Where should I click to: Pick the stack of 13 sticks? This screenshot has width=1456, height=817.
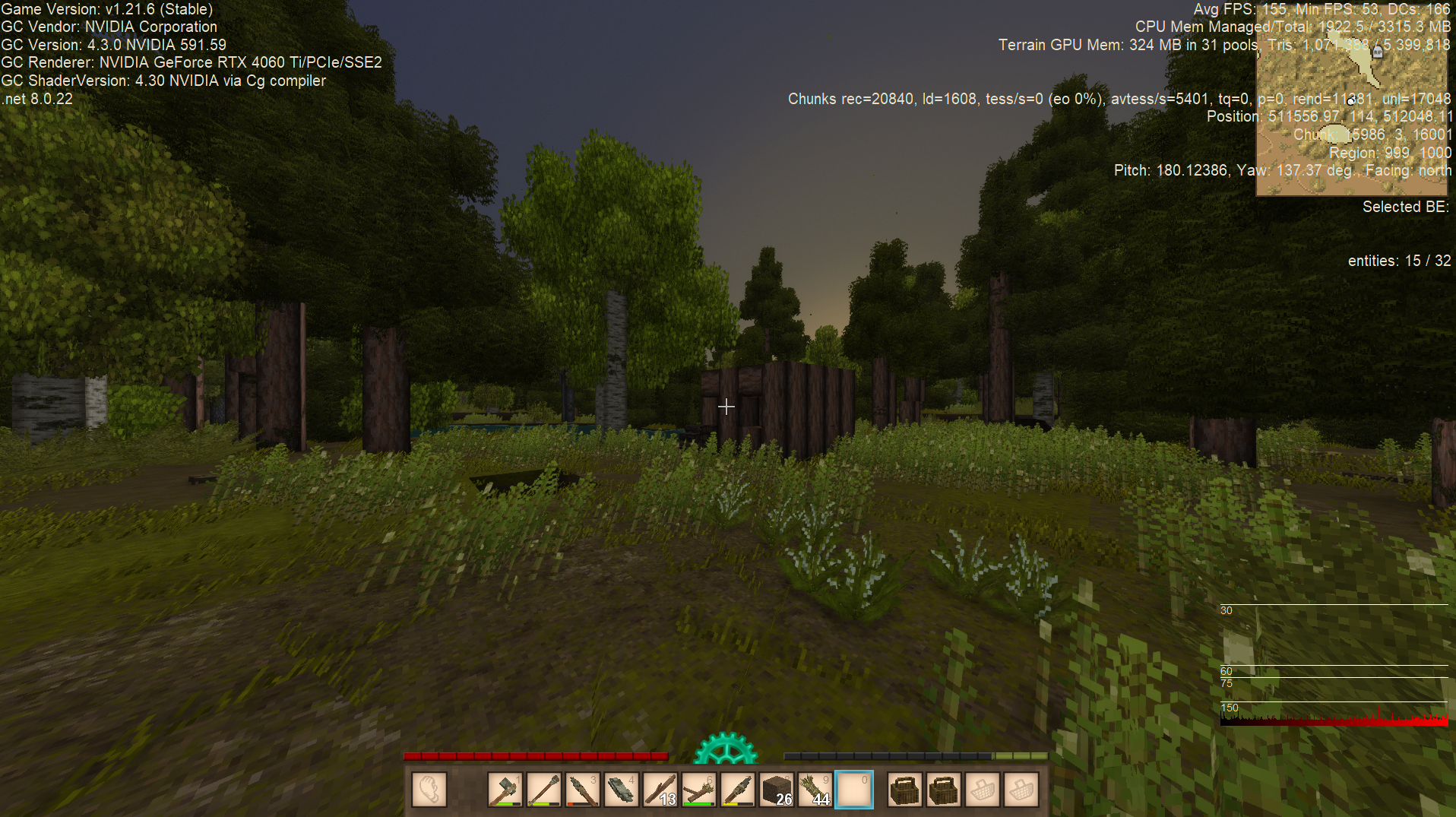(x=660, y=790)
